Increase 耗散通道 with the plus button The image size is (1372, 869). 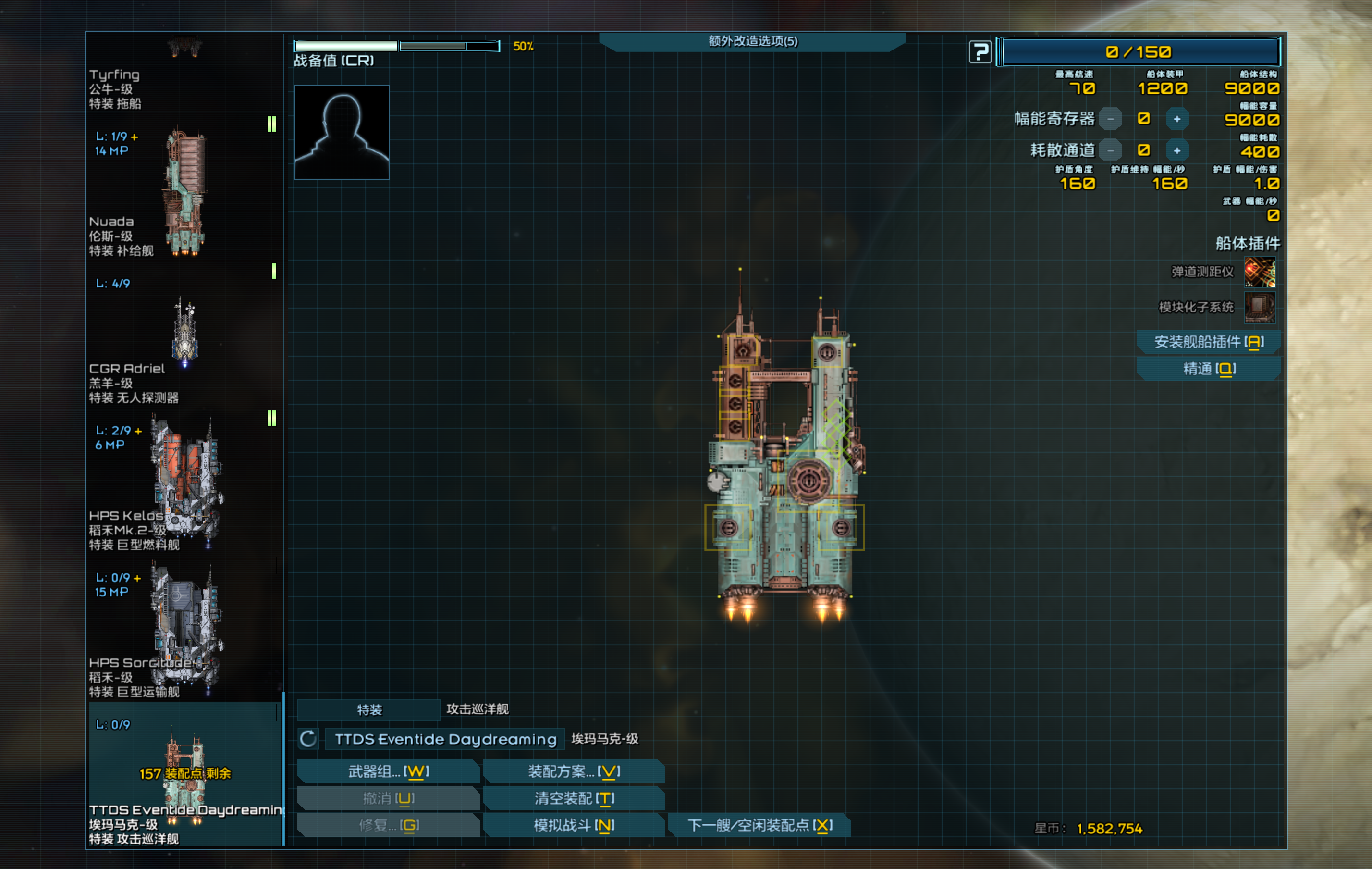(1176, 150)
